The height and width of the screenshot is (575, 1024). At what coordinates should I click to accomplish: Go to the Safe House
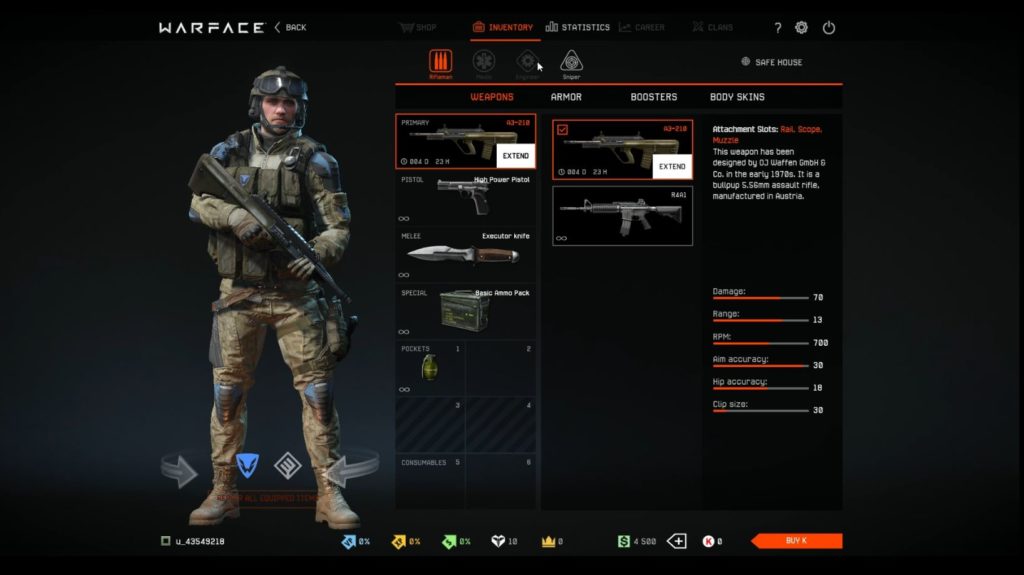pos(772,62)
